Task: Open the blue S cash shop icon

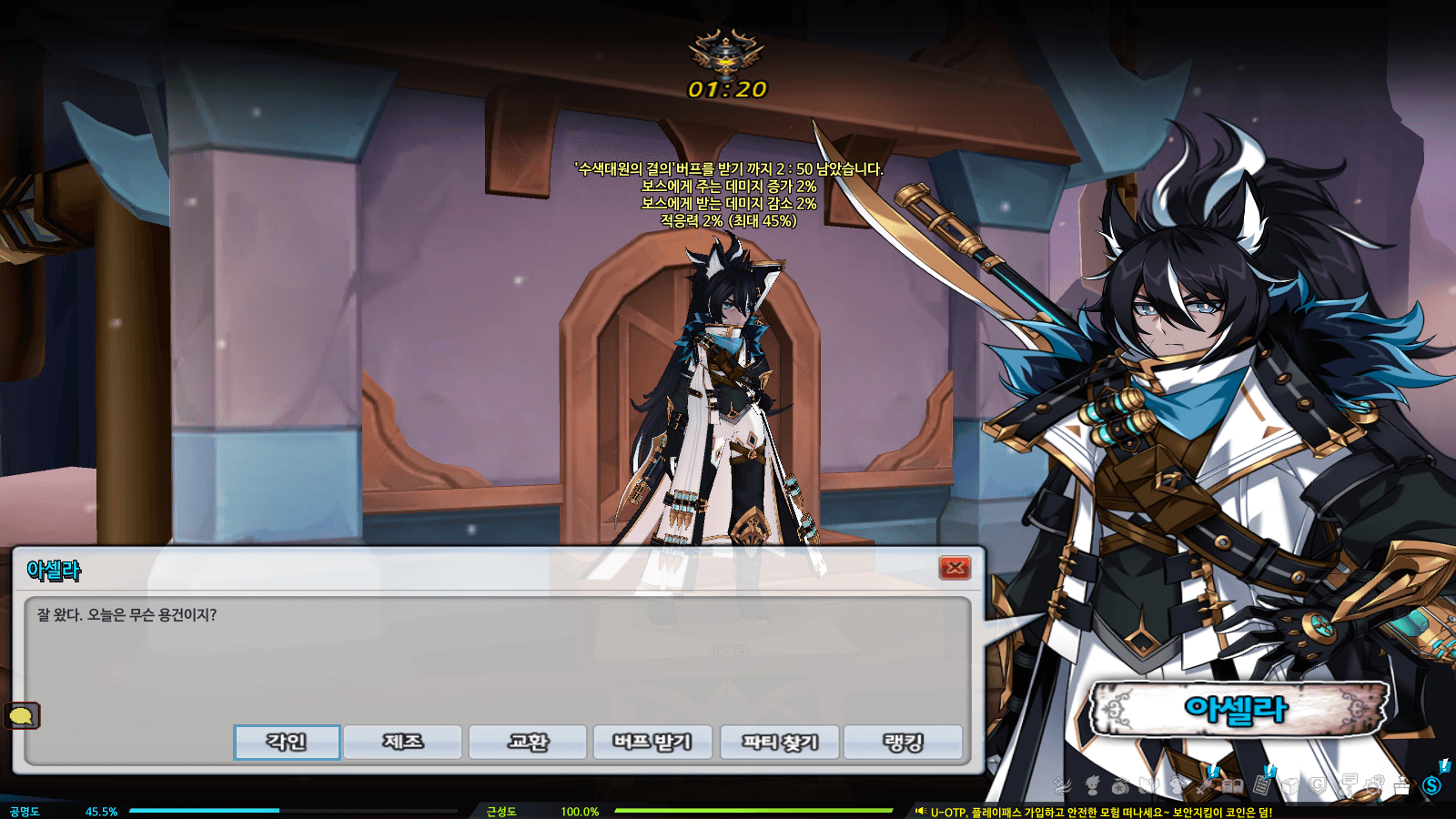Action: (x=1432, y=784)
